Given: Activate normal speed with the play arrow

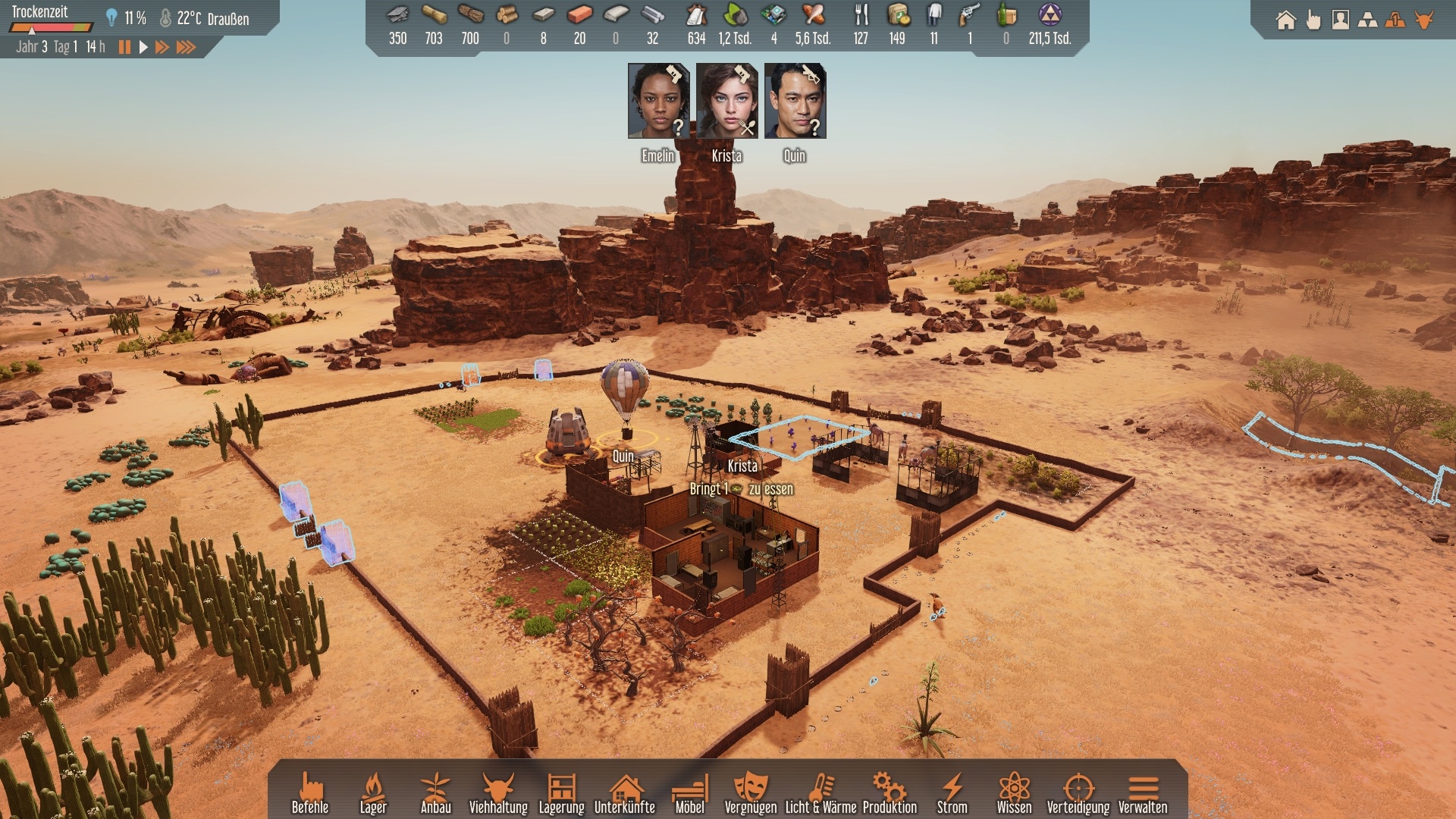Looking at the screenshot, I should [x=143, y=47].
